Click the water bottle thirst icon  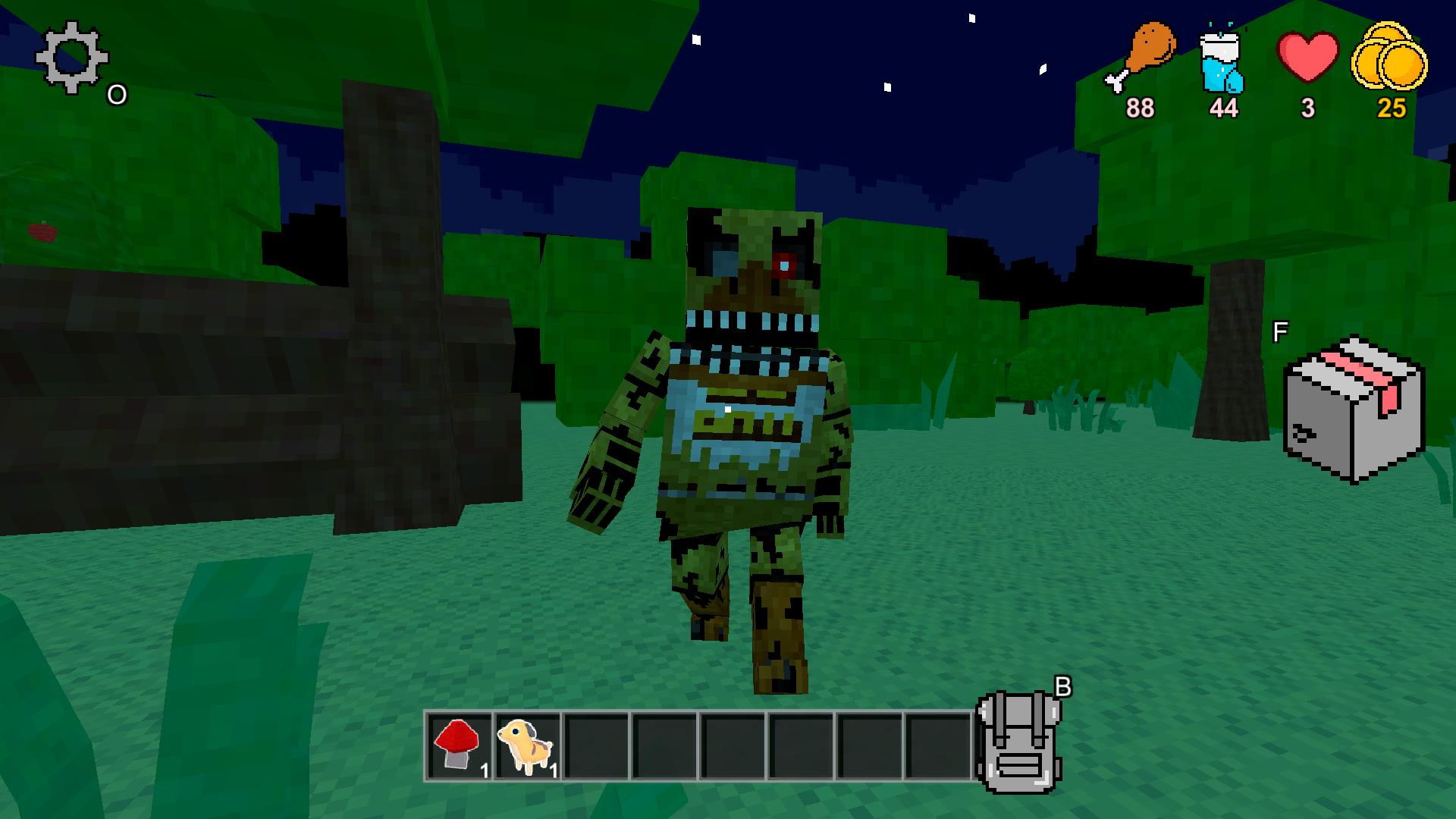coord(1223,61)
